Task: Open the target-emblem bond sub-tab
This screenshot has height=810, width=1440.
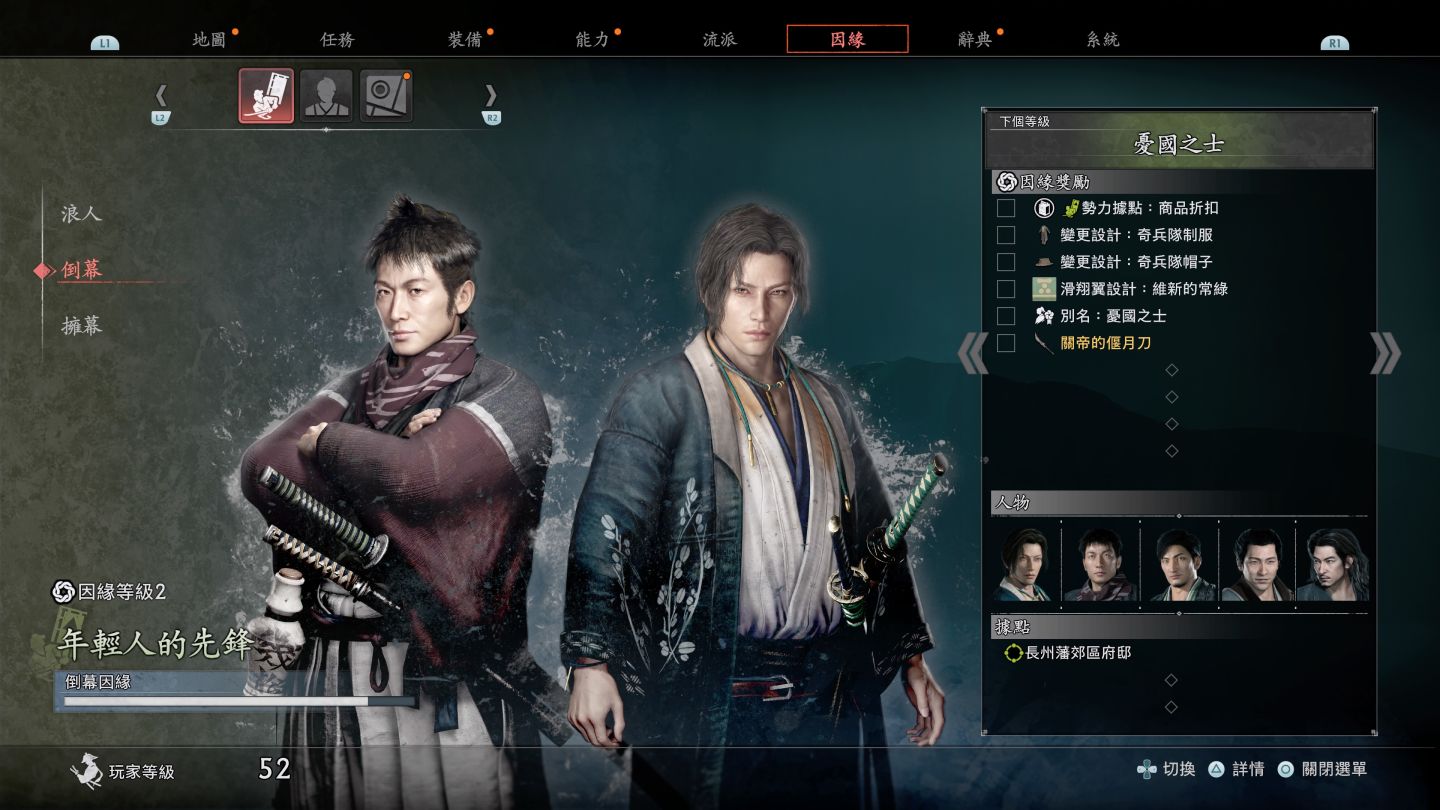Action: point(386,96)
